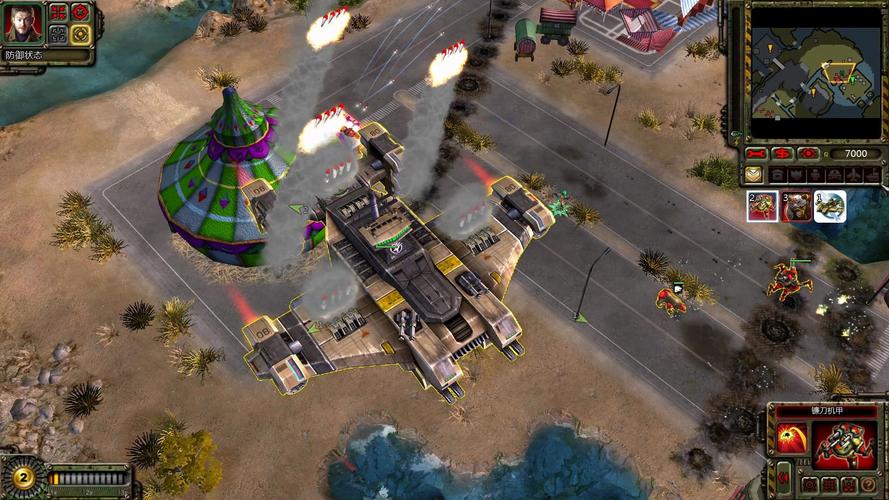Choose the red octagon stance icon
The height and width of the screenshot is (500, 889).
click(80, 13)
